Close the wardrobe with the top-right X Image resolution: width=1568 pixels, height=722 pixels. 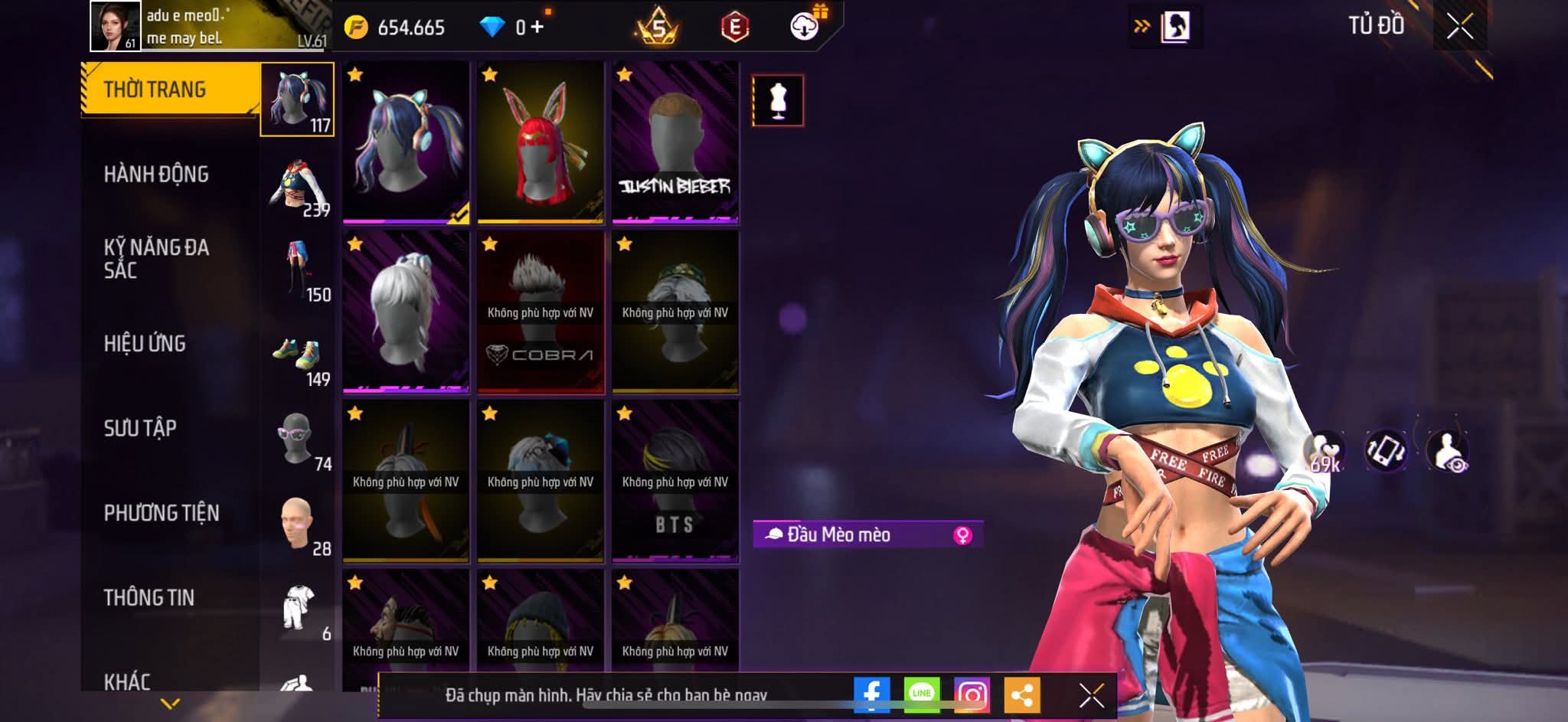pyautogui.click(x=1459, y=27)
